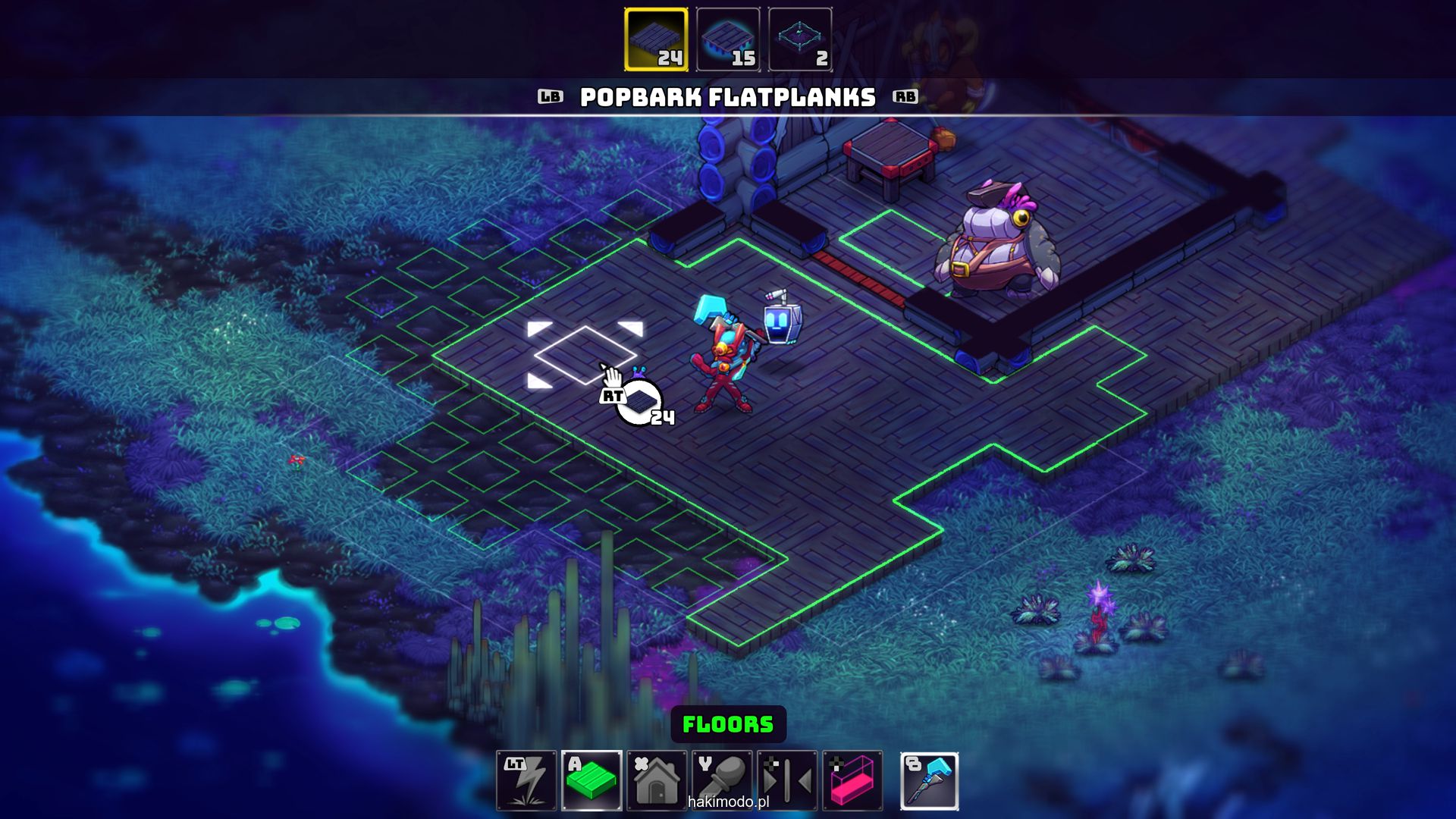Viewport: 1456px width, 819px height.
Task: Pick the fenced garden plot with 2
Action: click(800, 39)
